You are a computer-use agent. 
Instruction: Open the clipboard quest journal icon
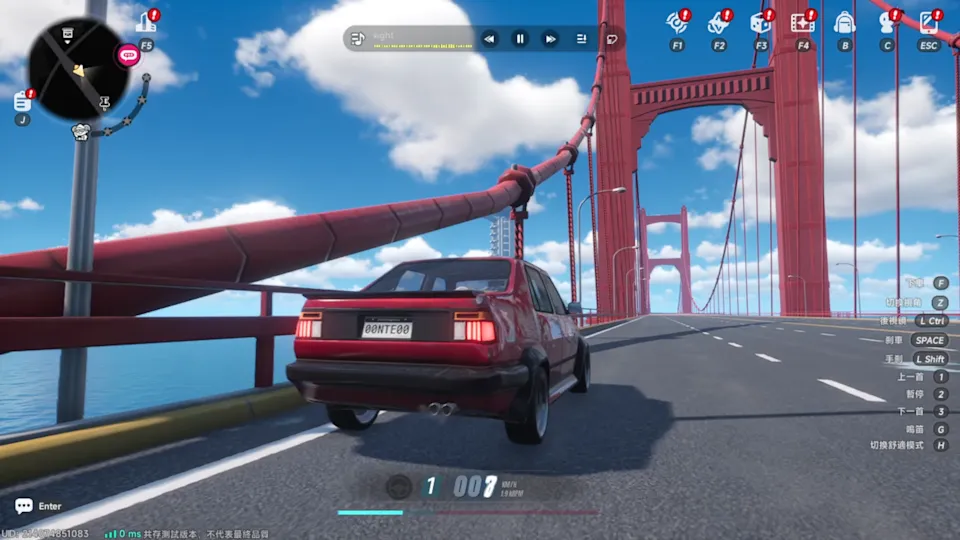[x=22, y=100]
